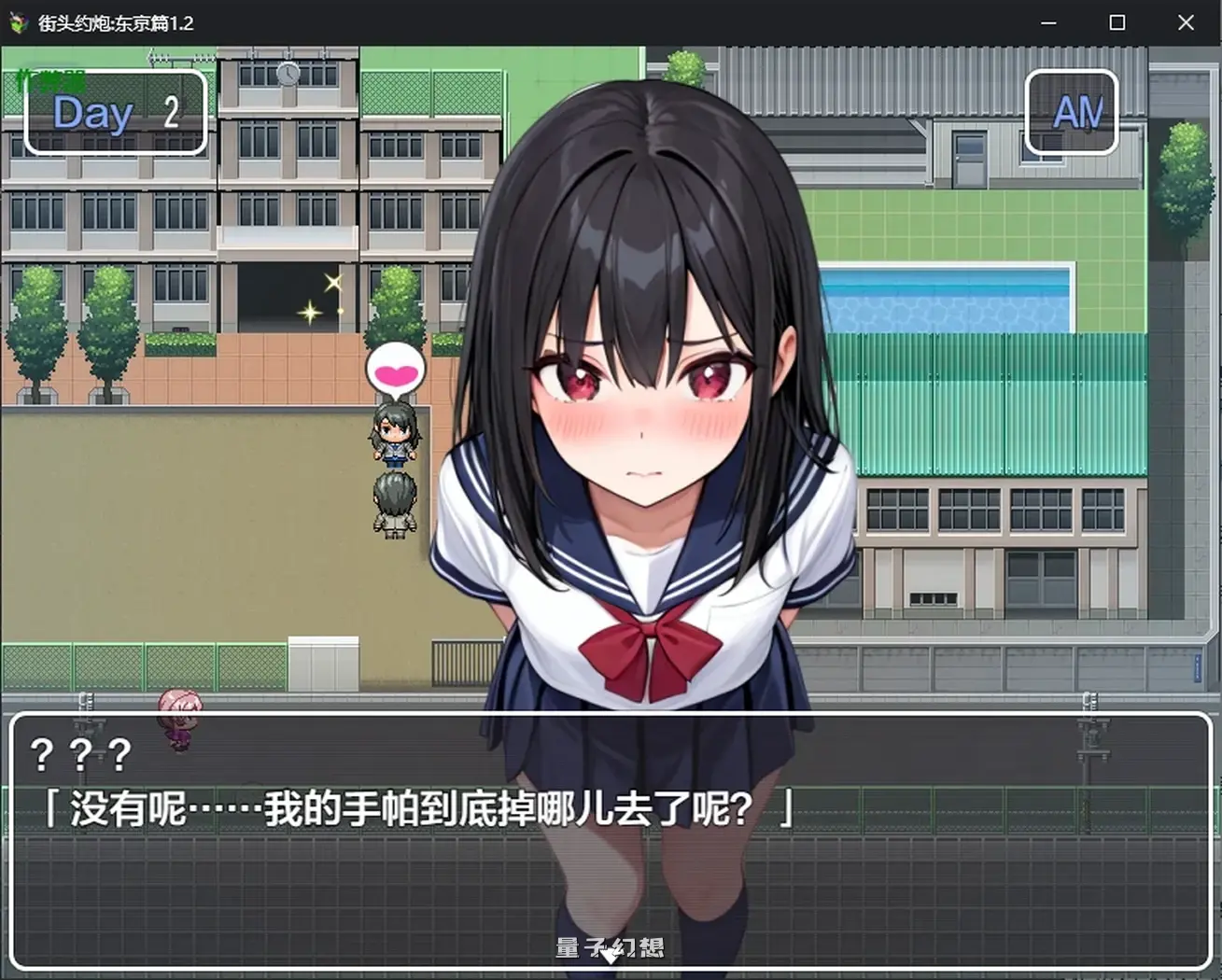Click the 量子幻想 watermark text
The image size is (1222, 980).
coord(611,948)
